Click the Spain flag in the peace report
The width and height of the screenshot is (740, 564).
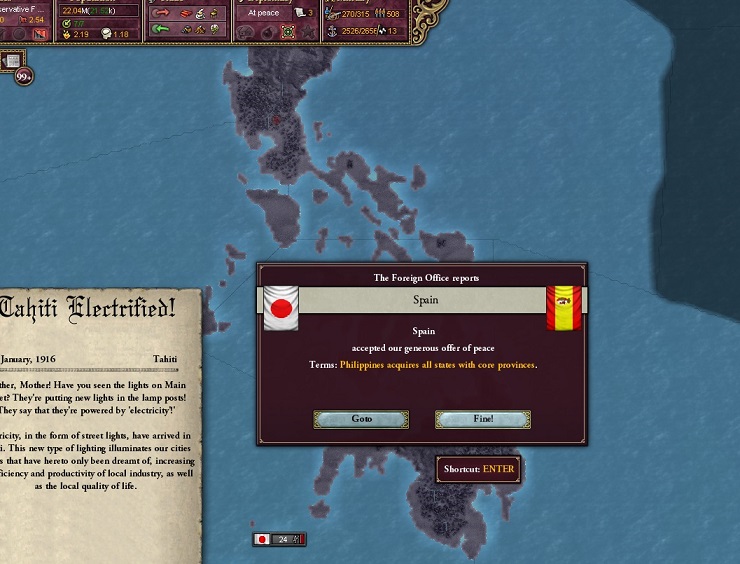(x=564, y=307)
